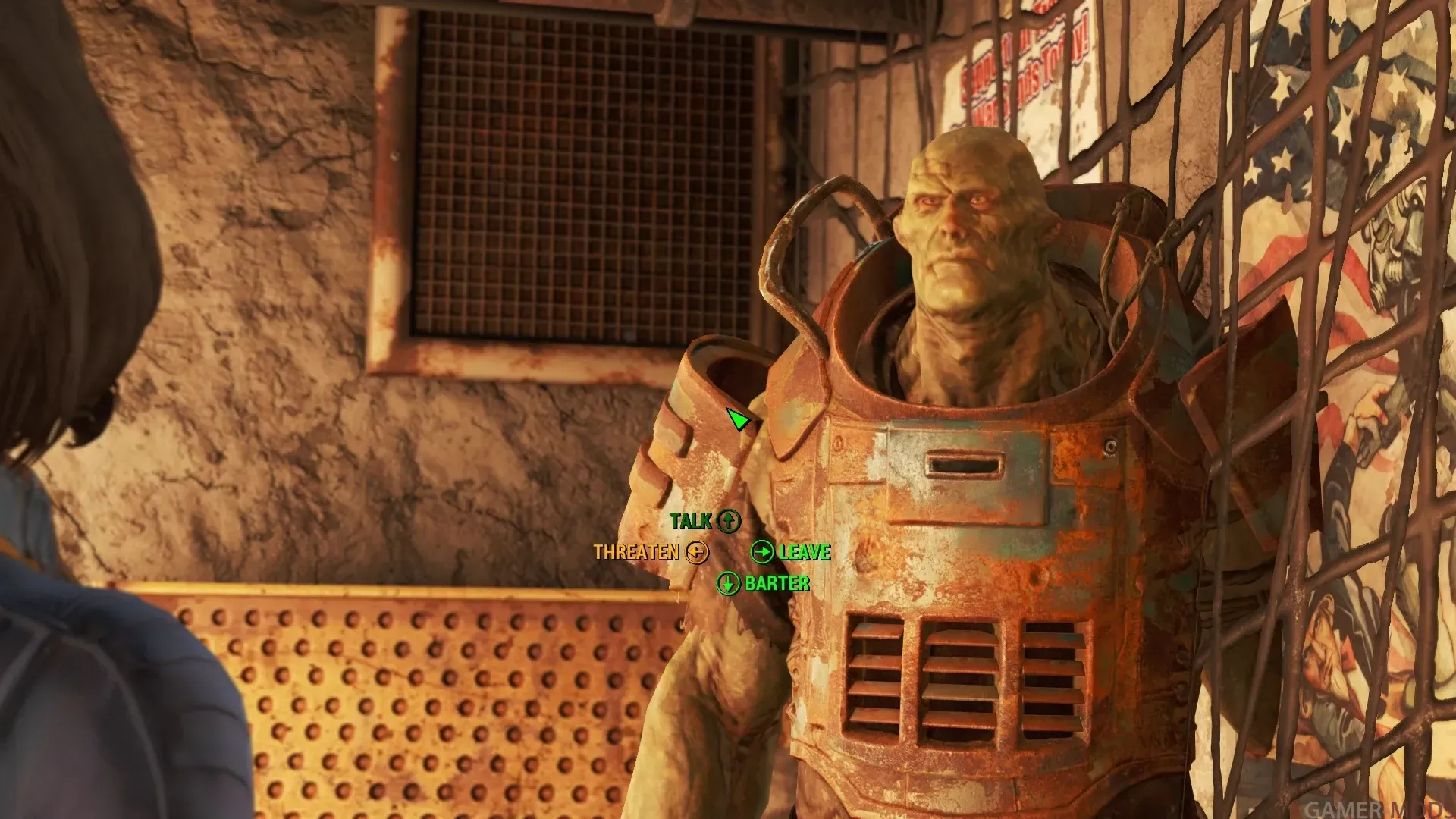
Task: Pick the LEAVE dialogue option
Action: click(791, 552)
